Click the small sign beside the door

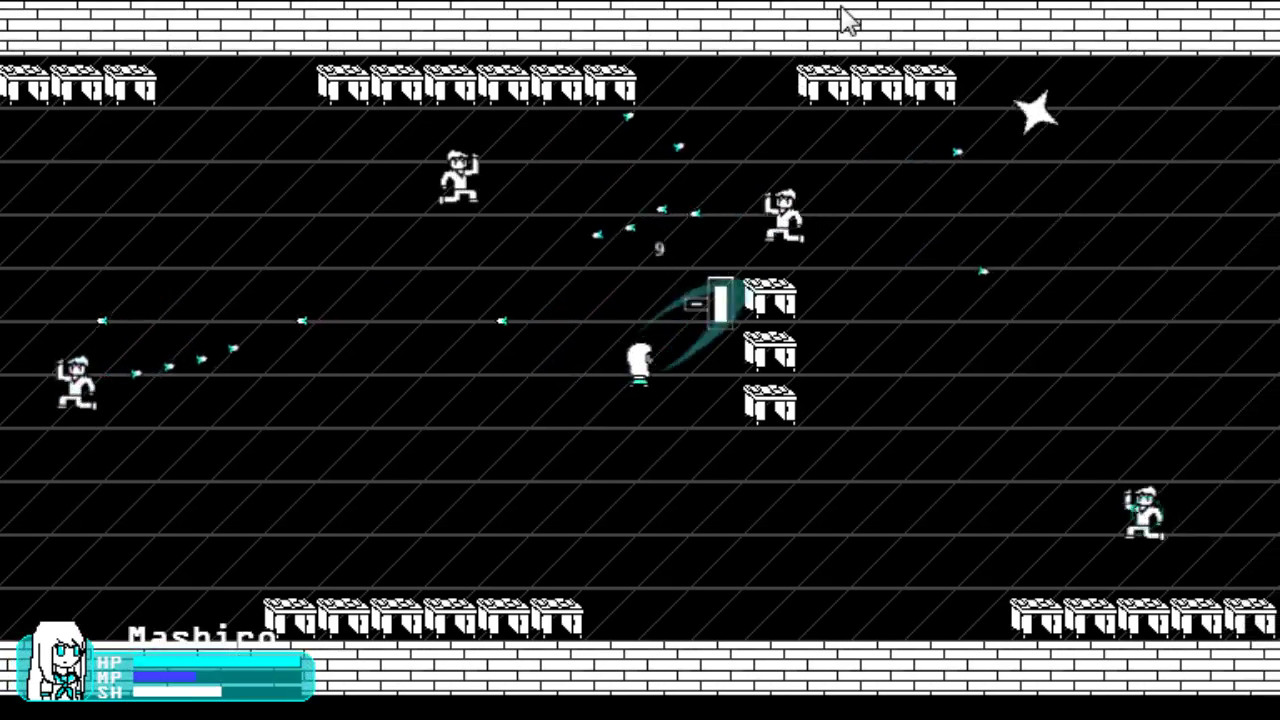(x=698, y=303)
